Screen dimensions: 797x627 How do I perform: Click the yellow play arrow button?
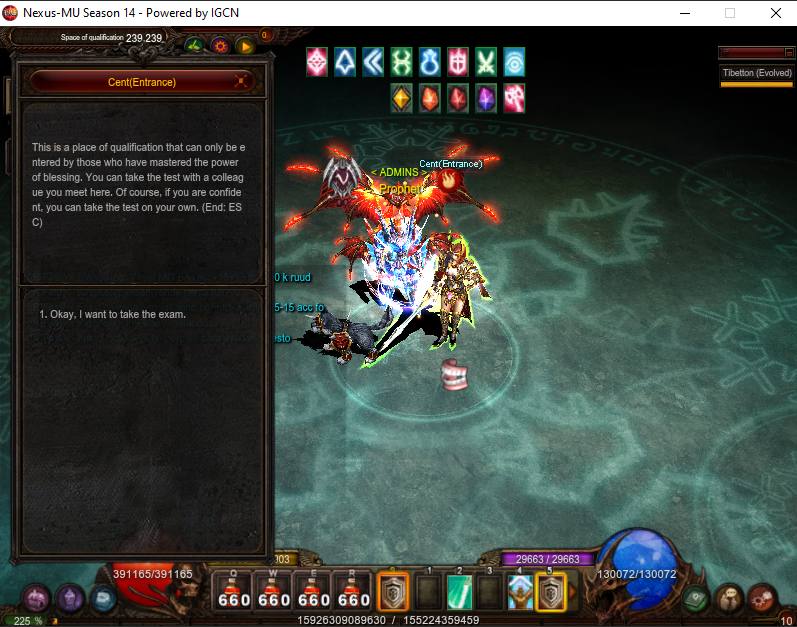click(245, 45)
